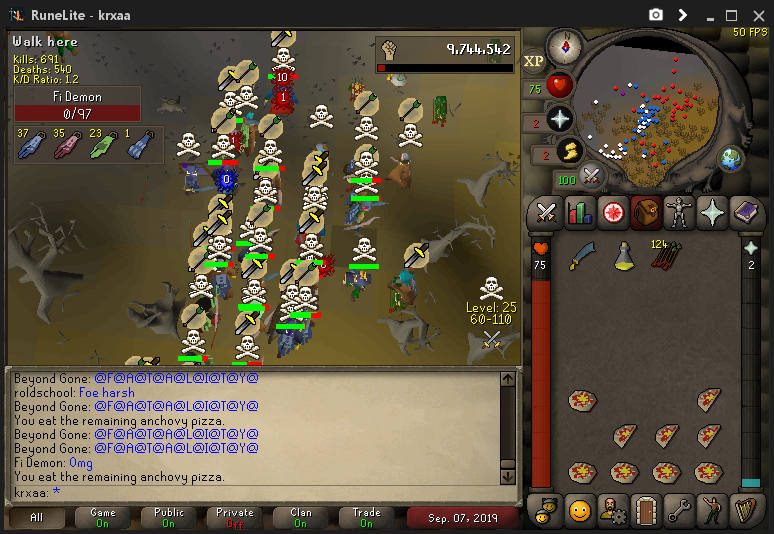Show the Worn Equipment tab
Image resolution: width=774 pixels, height=534 pixels.
coord(678,212)
